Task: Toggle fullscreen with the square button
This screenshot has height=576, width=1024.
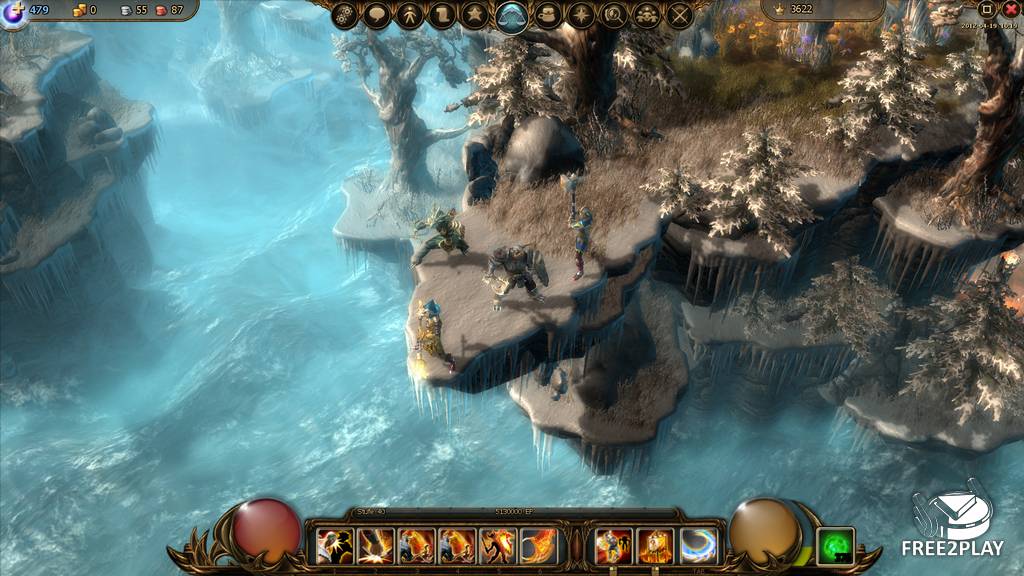Action: point(987,9)
